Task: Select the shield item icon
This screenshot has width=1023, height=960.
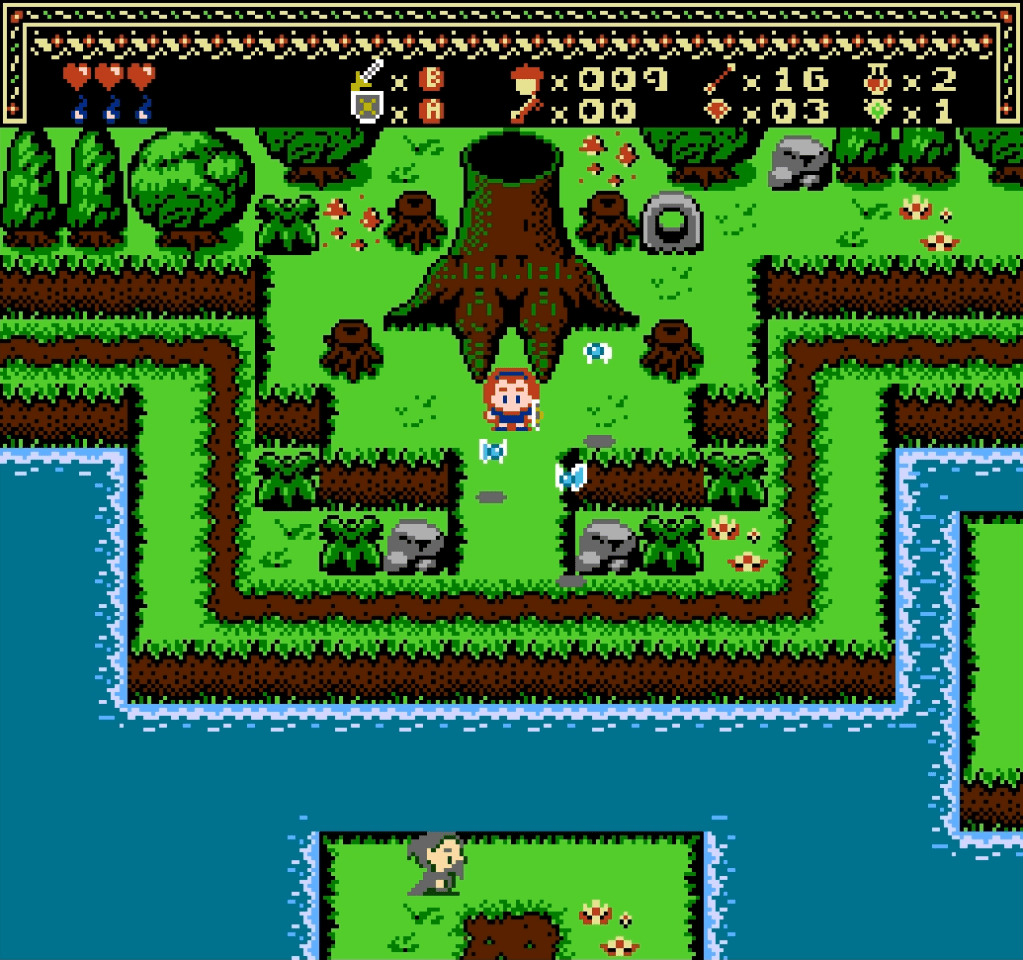Action: [368, 107]
